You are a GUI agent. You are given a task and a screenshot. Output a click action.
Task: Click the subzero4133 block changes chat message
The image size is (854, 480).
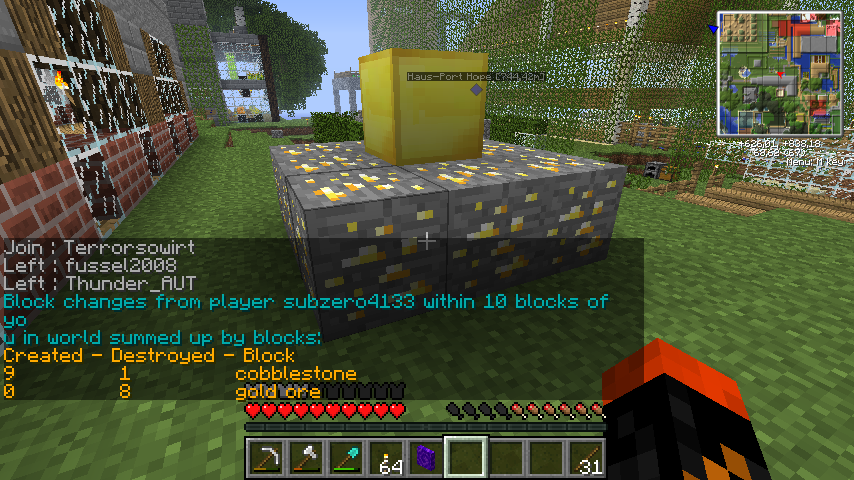[305, 301]
